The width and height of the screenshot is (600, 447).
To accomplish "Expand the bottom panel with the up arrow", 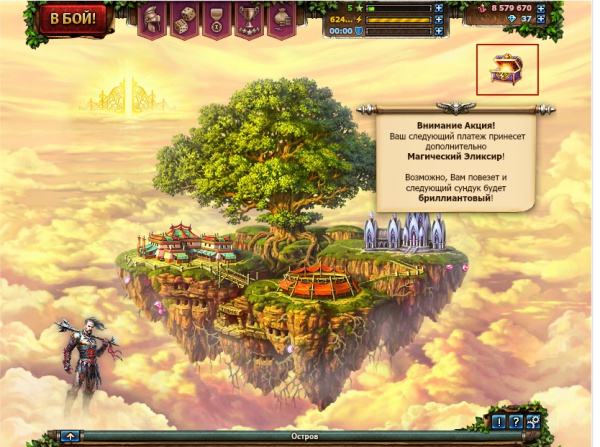I will click(x=70, y=437).
